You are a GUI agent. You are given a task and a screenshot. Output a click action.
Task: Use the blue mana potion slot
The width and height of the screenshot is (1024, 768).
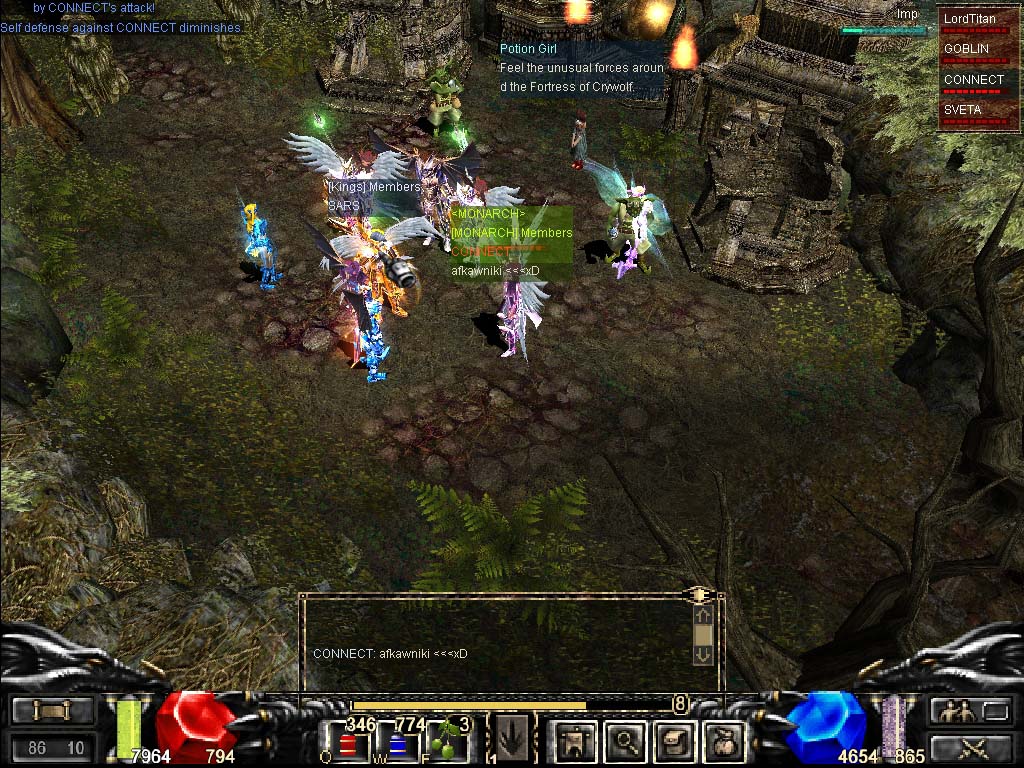point(398,743)
